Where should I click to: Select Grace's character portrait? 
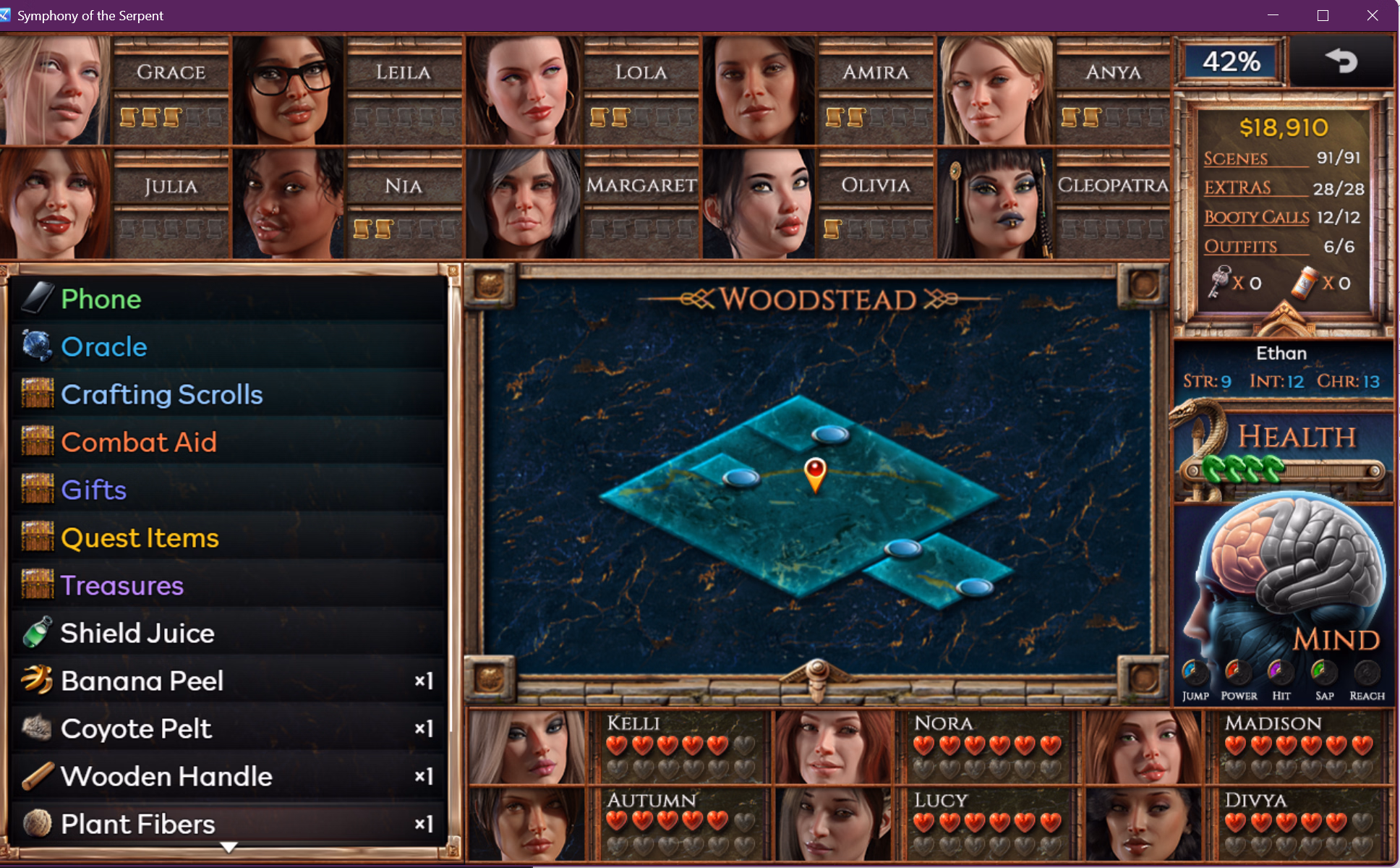pyautogui.click(x=55, y=90)
